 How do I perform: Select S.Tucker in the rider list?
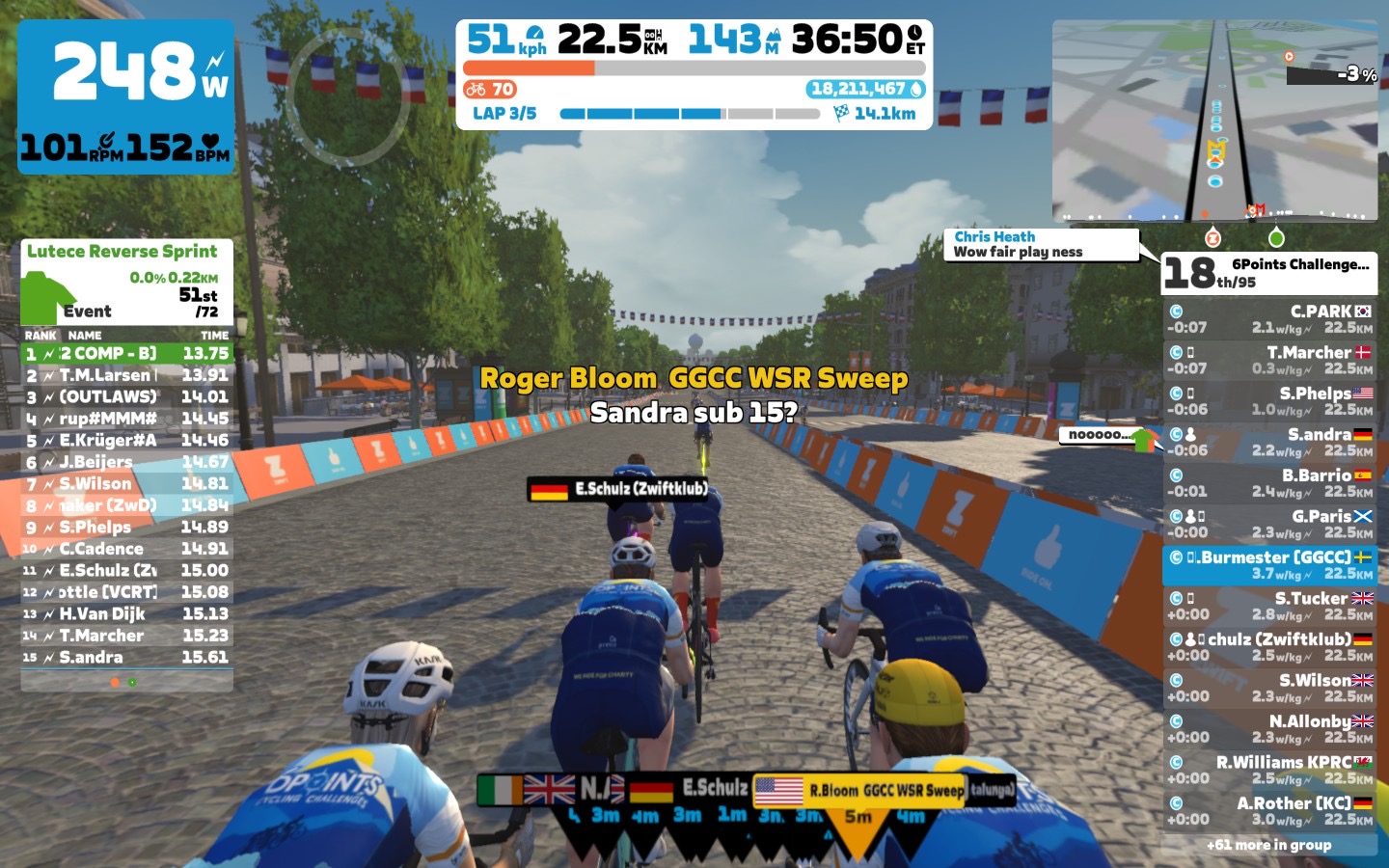1269,606
